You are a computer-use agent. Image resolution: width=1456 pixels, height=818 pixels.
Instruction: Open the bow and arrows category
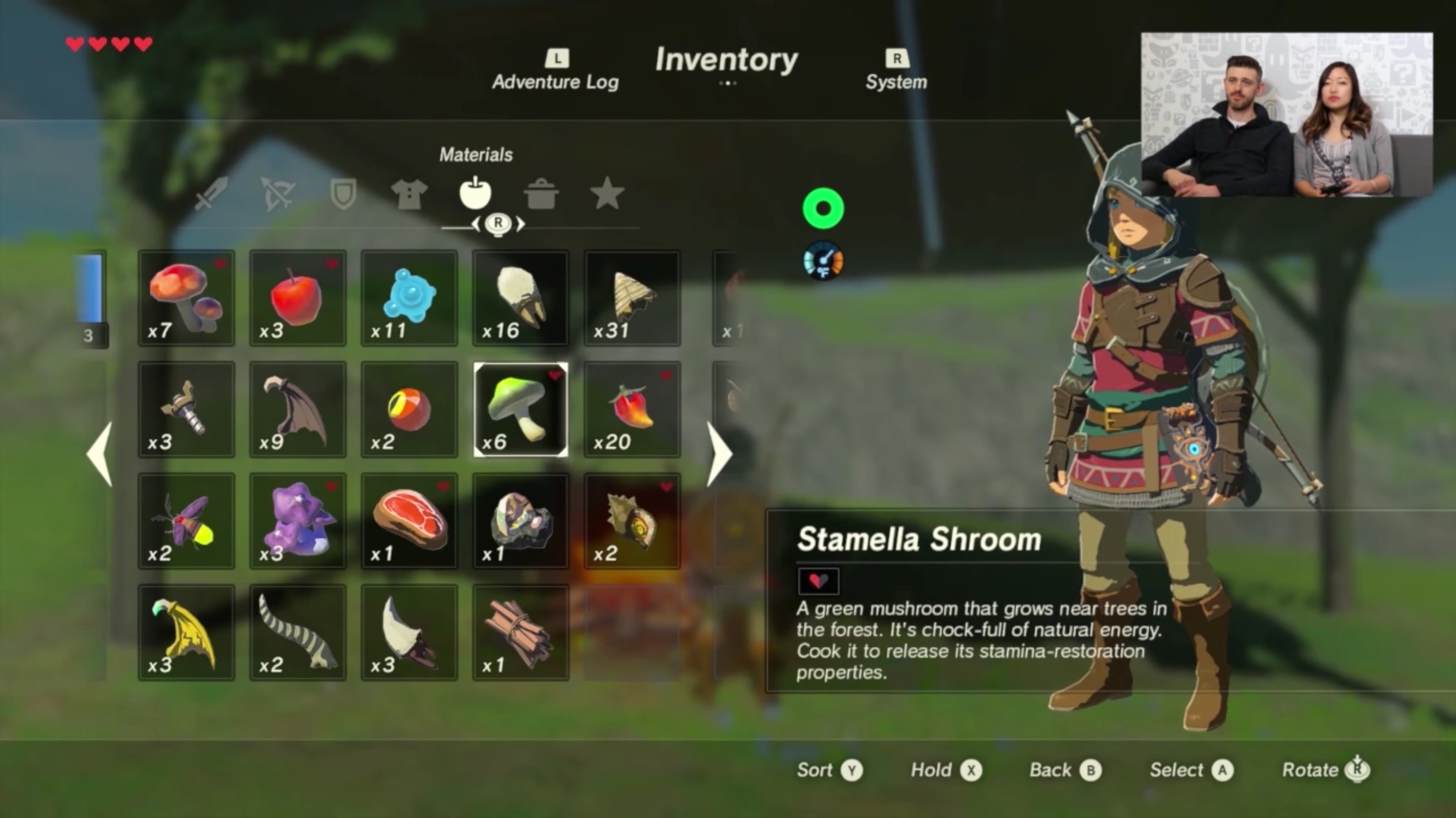tap(277, 194)
